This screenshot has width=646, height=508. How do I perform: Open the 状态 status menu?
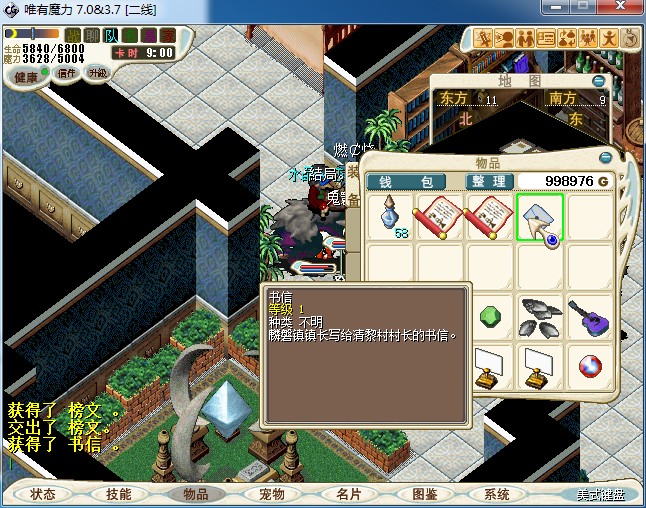tap(43, 494)
